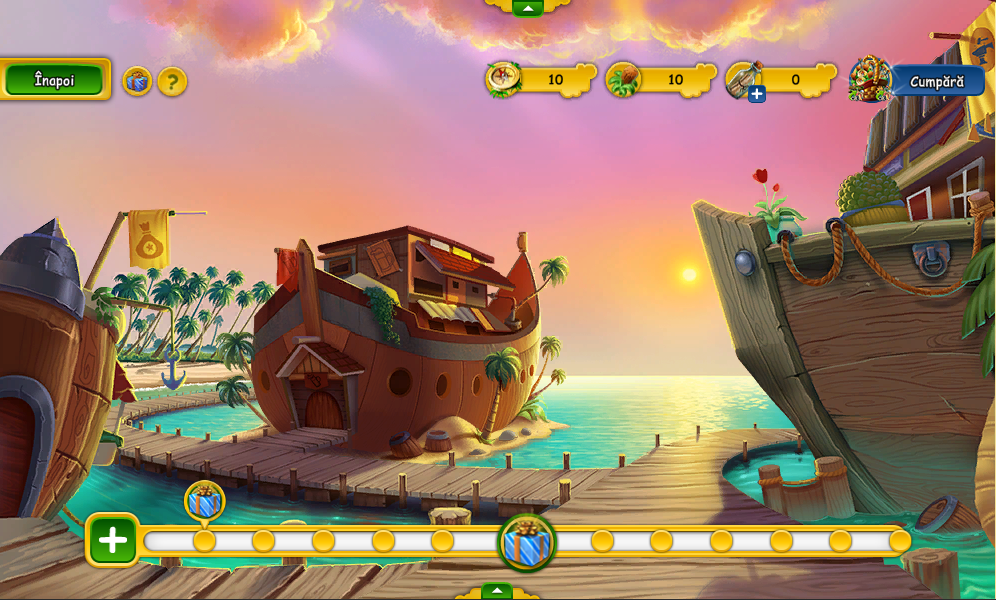The height and width of the screenshot is (600, 996).
Task: Open the gift box icon beside Înapoi
Action: point(137,81)
